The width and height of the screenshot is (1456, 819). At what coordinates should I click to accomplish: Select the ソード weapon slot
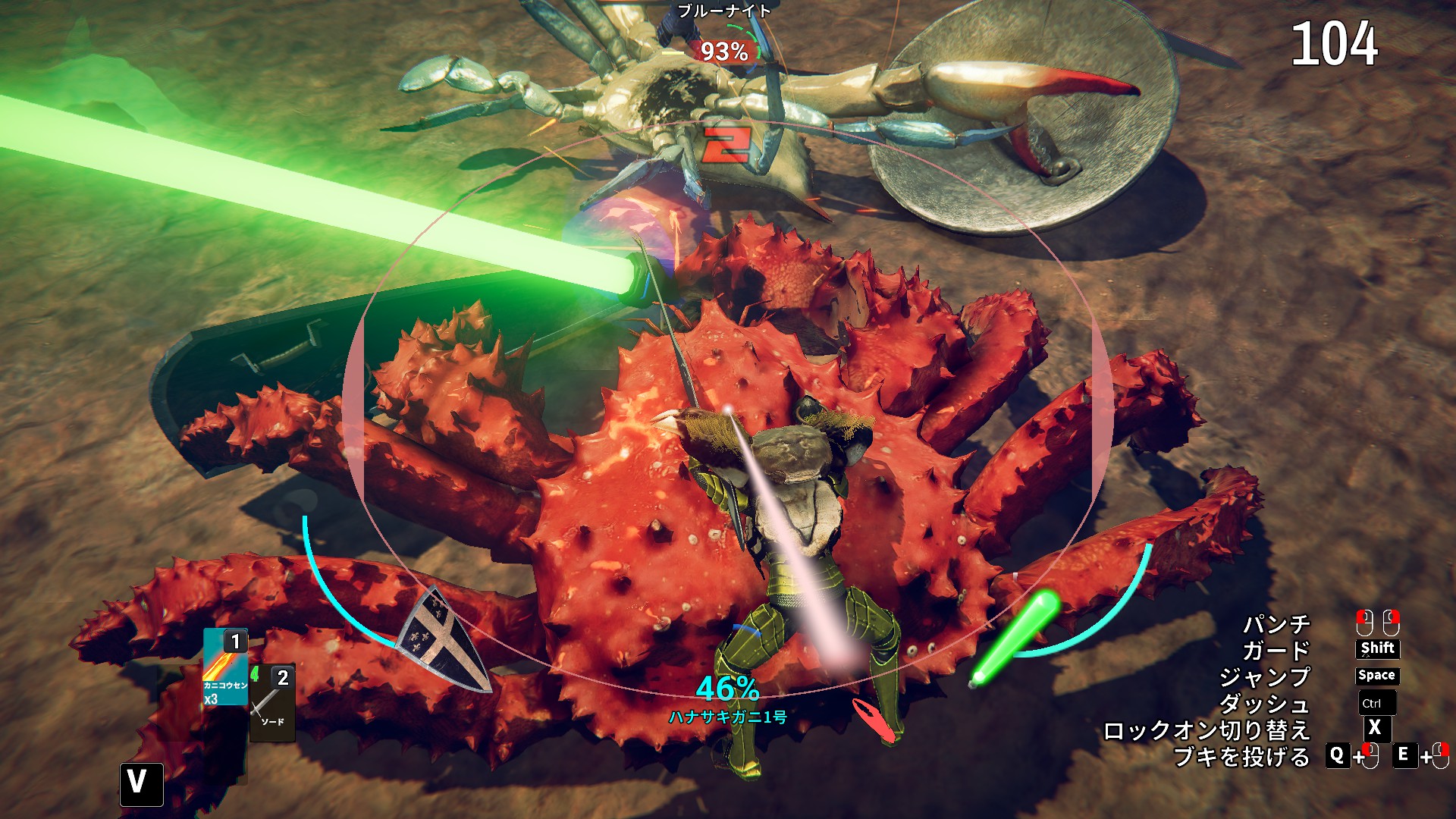coord(271,701)
